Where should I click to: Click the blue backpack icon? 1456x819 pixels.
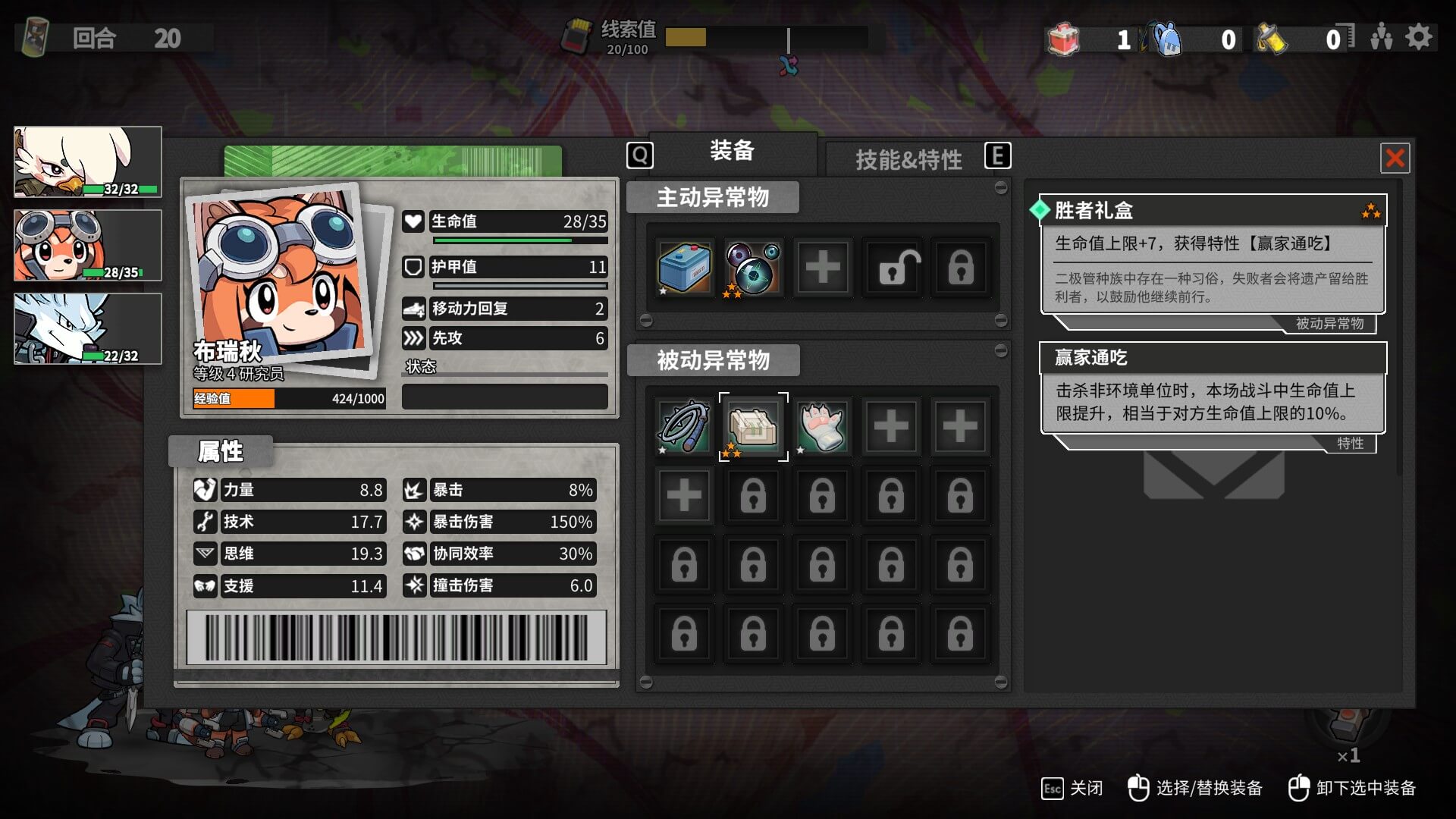pyautogui.click(x=1168, y=39)
